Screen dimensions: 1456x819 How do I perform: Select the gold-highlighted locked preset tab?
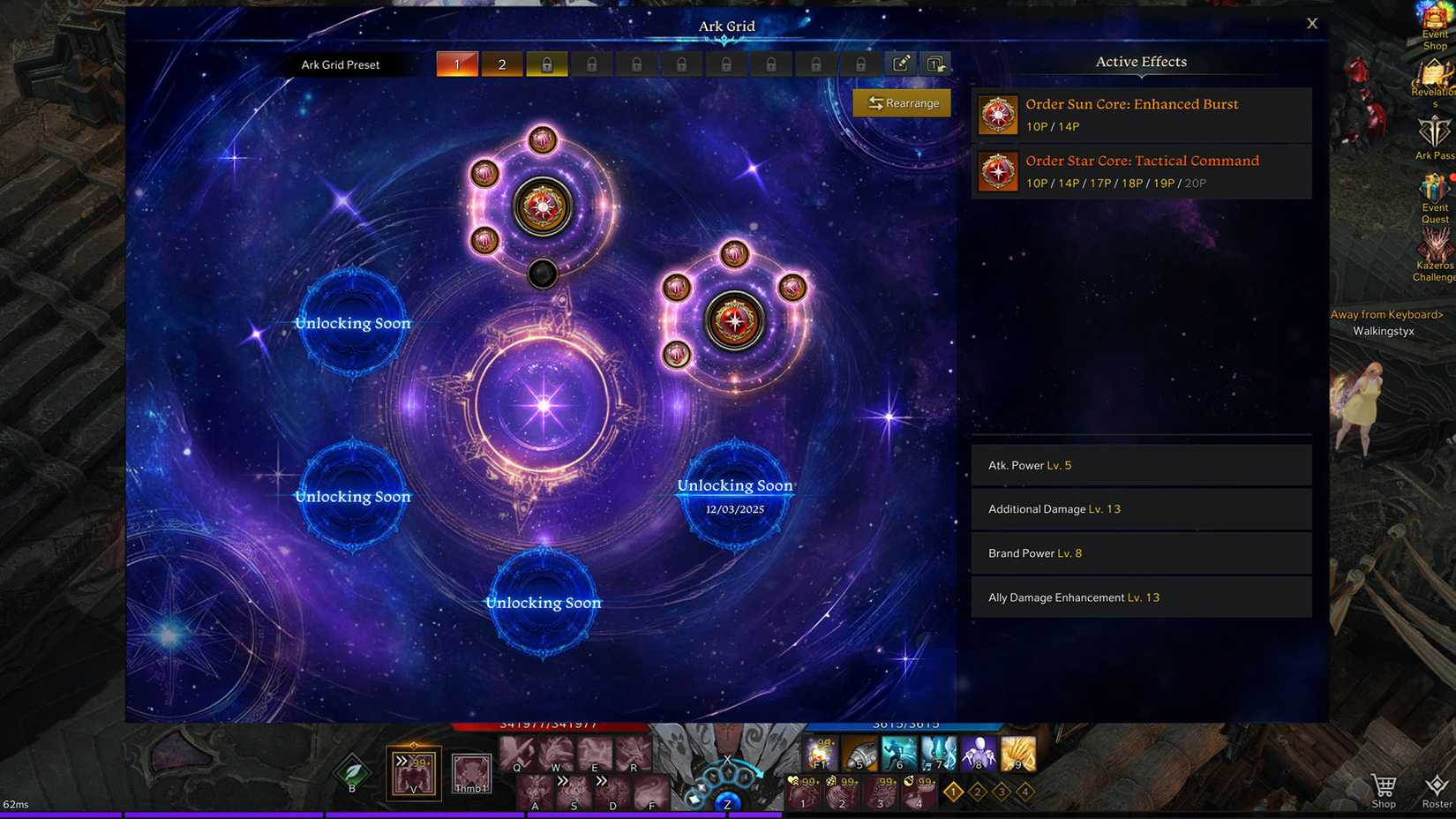[x=547, y=64]
